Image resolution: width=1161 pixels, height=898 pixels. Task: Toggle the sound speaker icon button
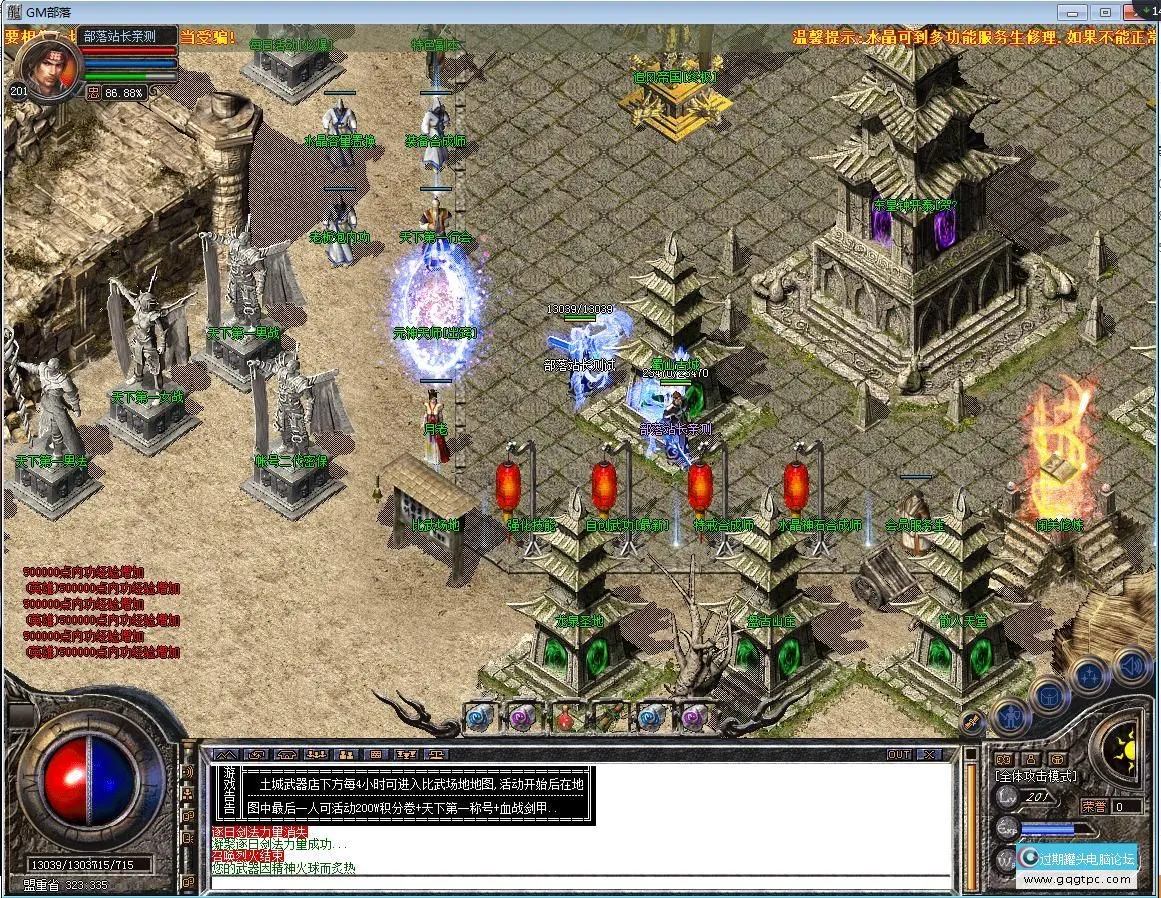click(x=1132, y=664)
